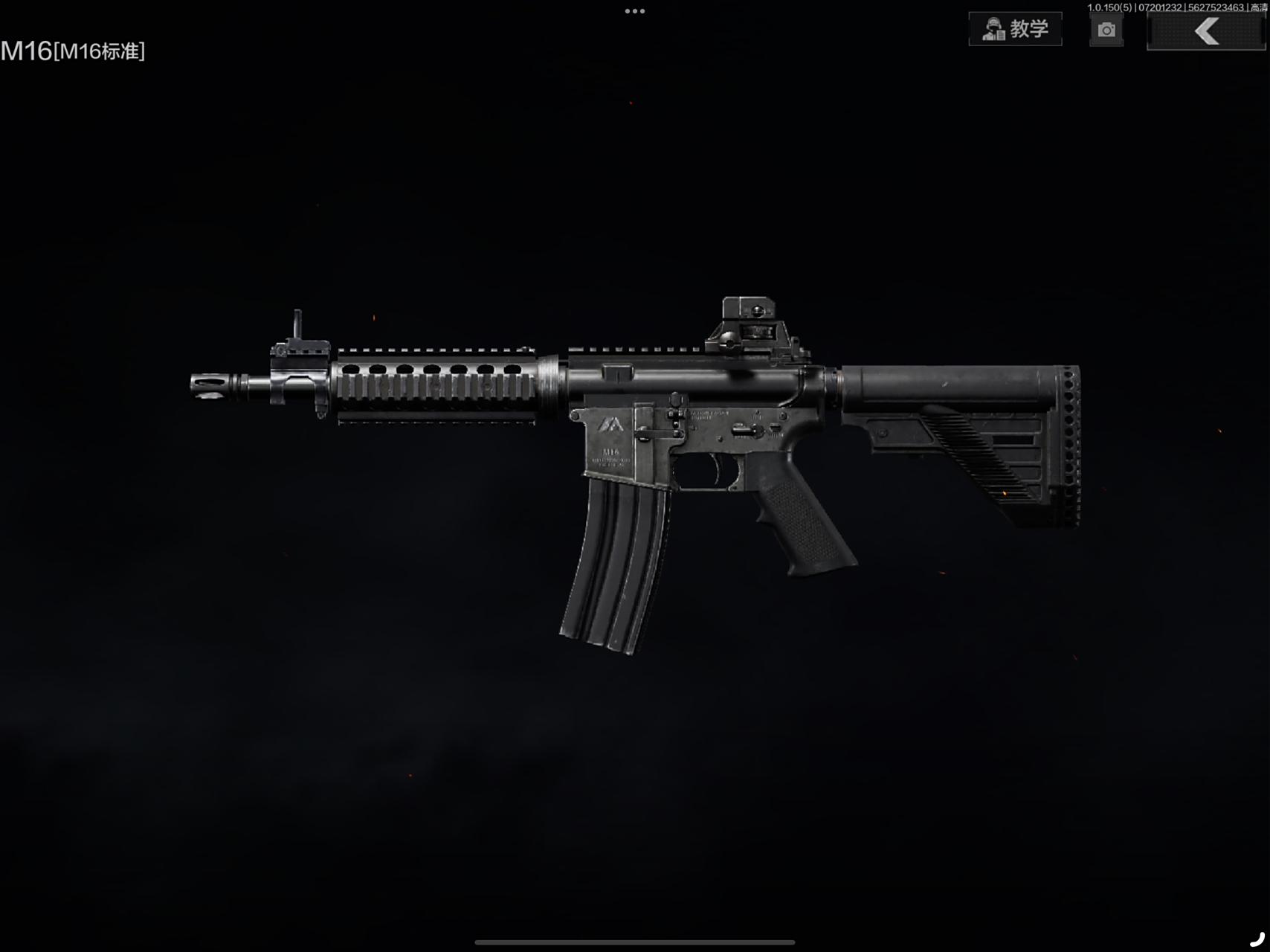Screen dimensions: 1270x952
Task: Click the camera screenshot icon
Action: pos(1106,30)
